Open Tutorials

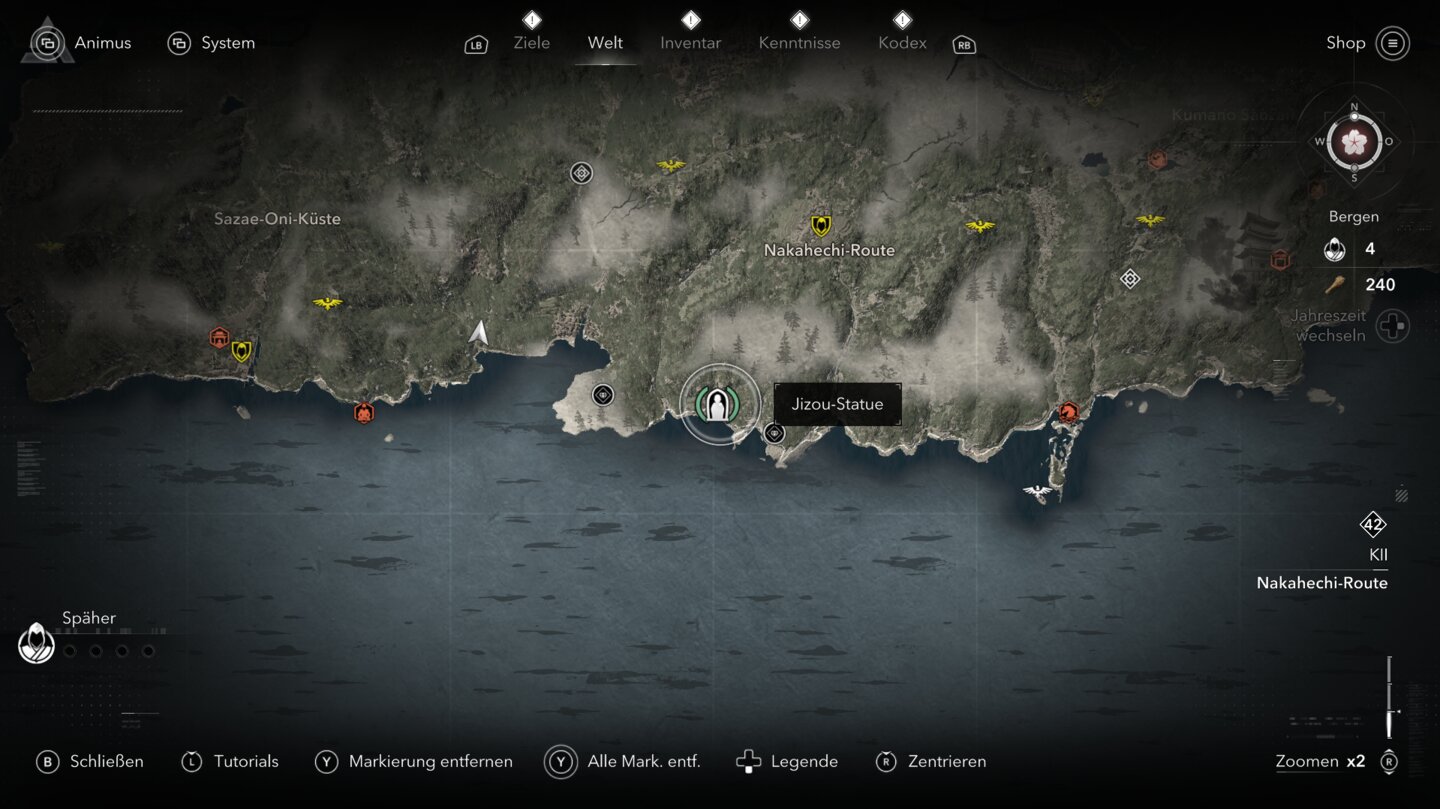tap(230, 761)
